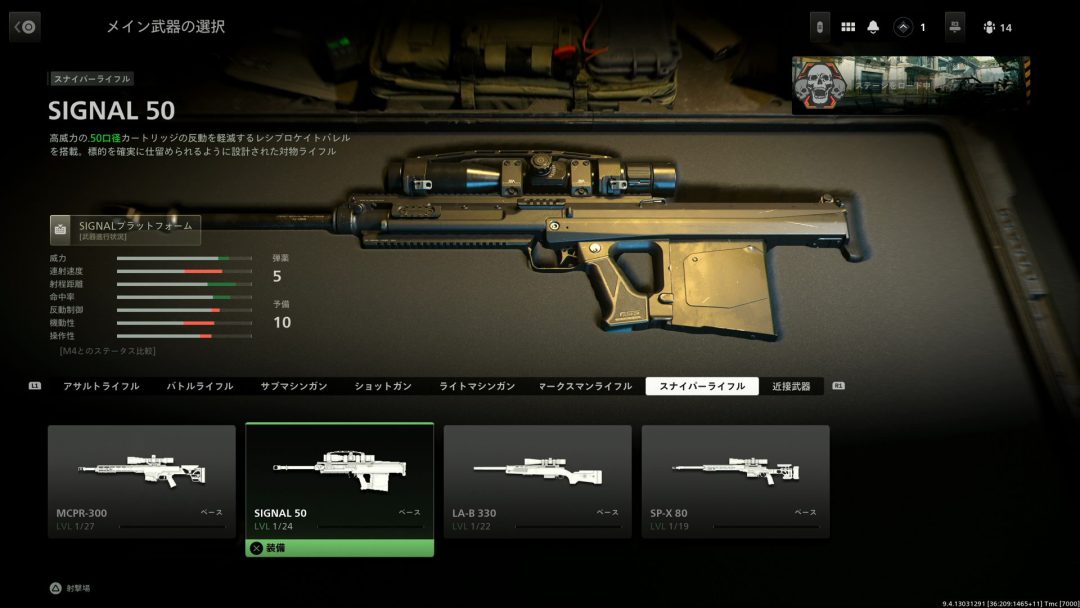Open the SIGNAL platform weapon progression

click(x=126, y=230)
